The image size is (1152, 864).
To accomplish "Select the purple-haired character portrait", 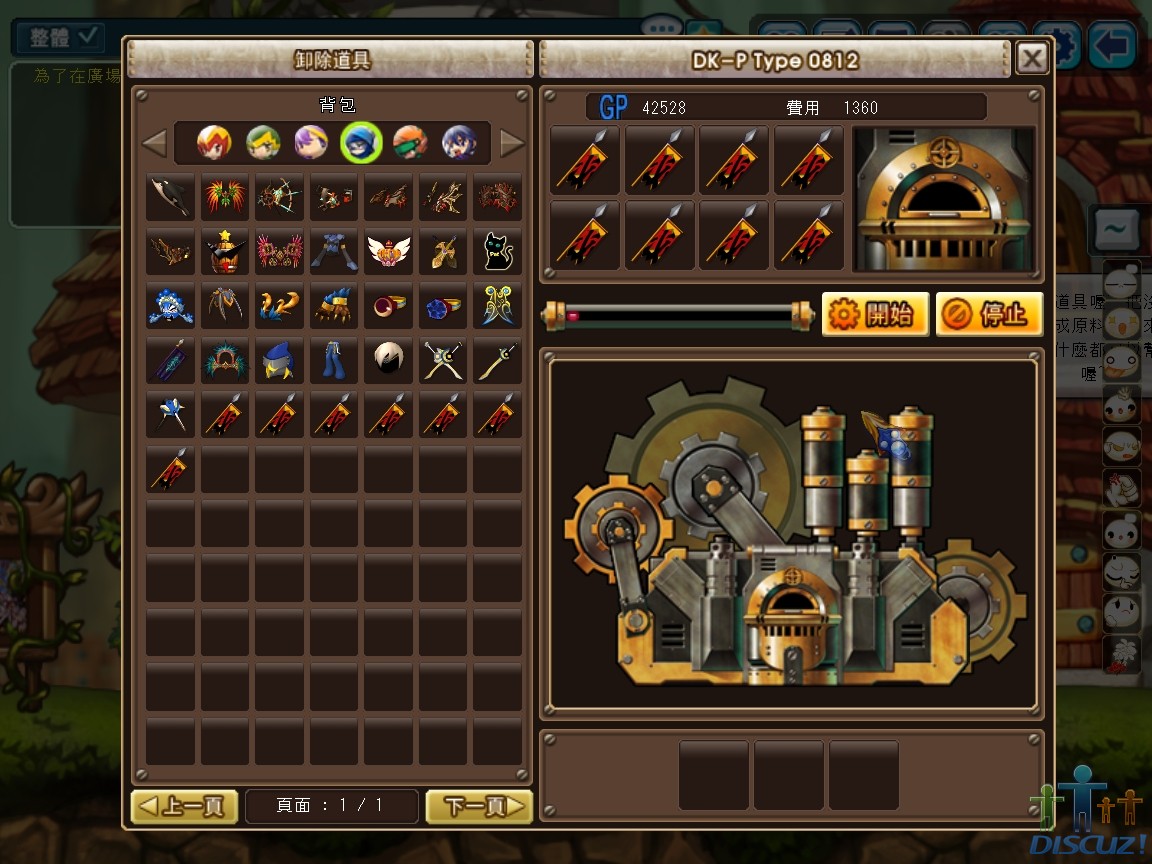I will click(312, 143).
